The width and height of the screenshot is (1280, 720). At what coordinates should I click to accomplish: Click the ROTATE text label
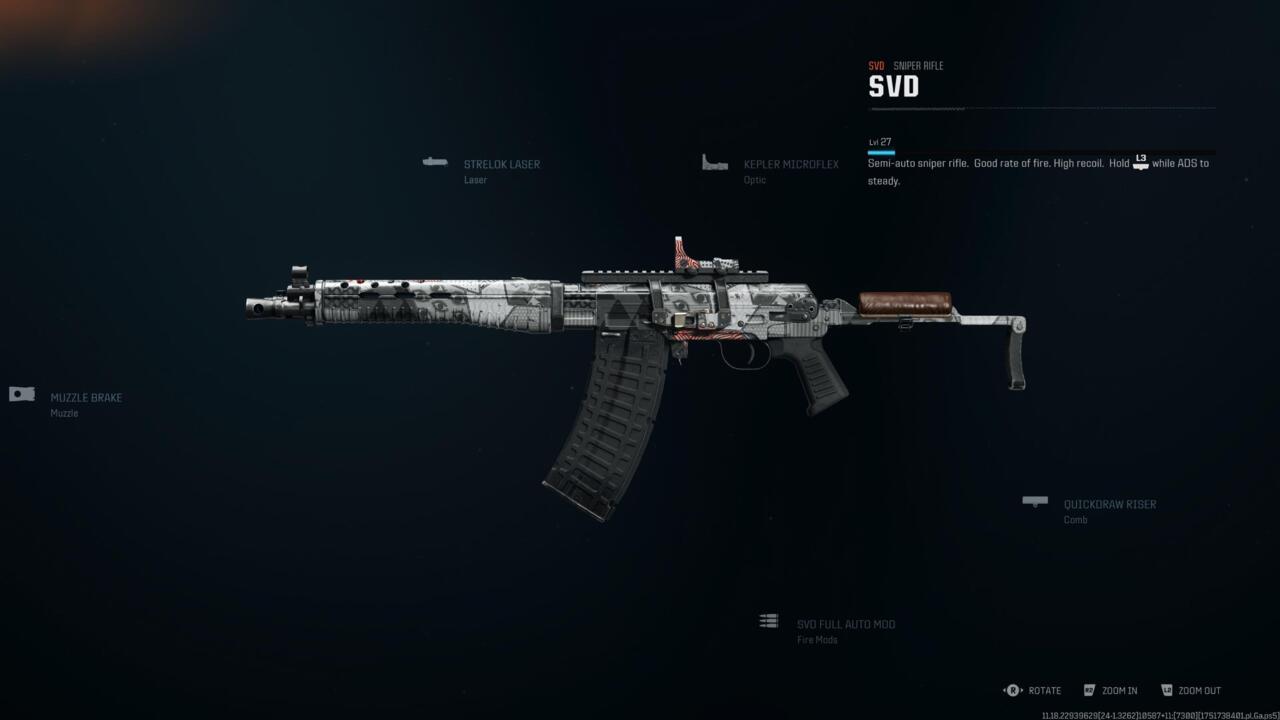[1044, 690]
